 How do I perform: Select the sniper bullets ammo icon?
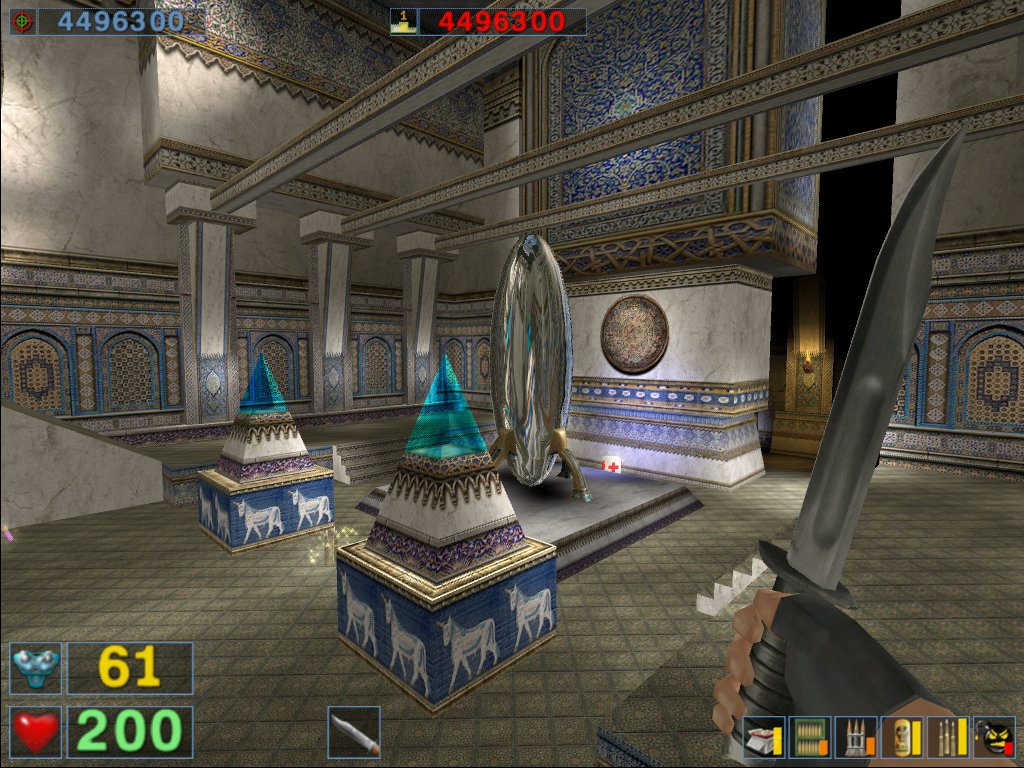point(947,738)
